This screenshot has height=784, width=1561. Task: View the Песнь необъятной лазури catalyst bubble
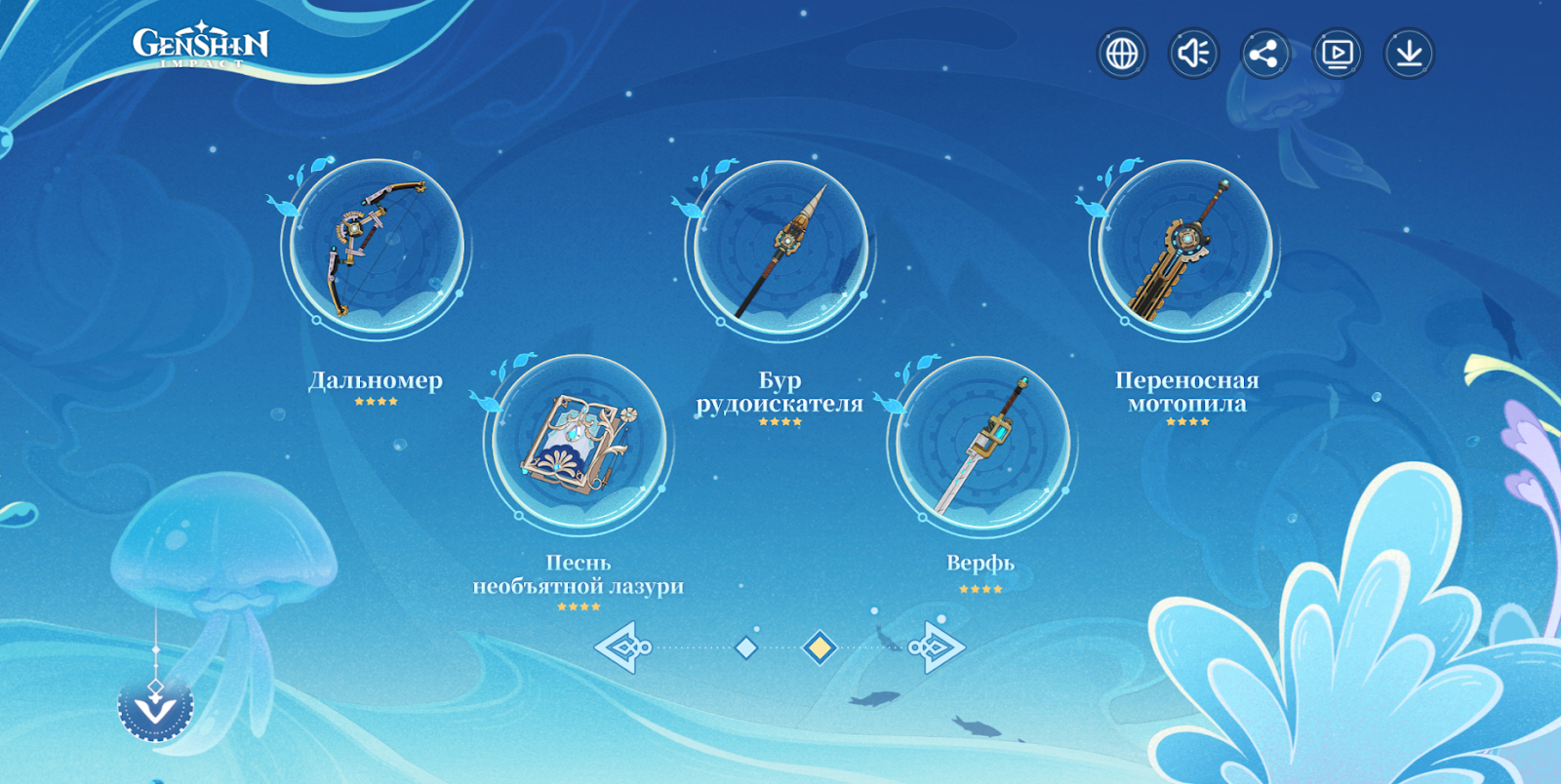pyautogui.click(x=579, y=444)
